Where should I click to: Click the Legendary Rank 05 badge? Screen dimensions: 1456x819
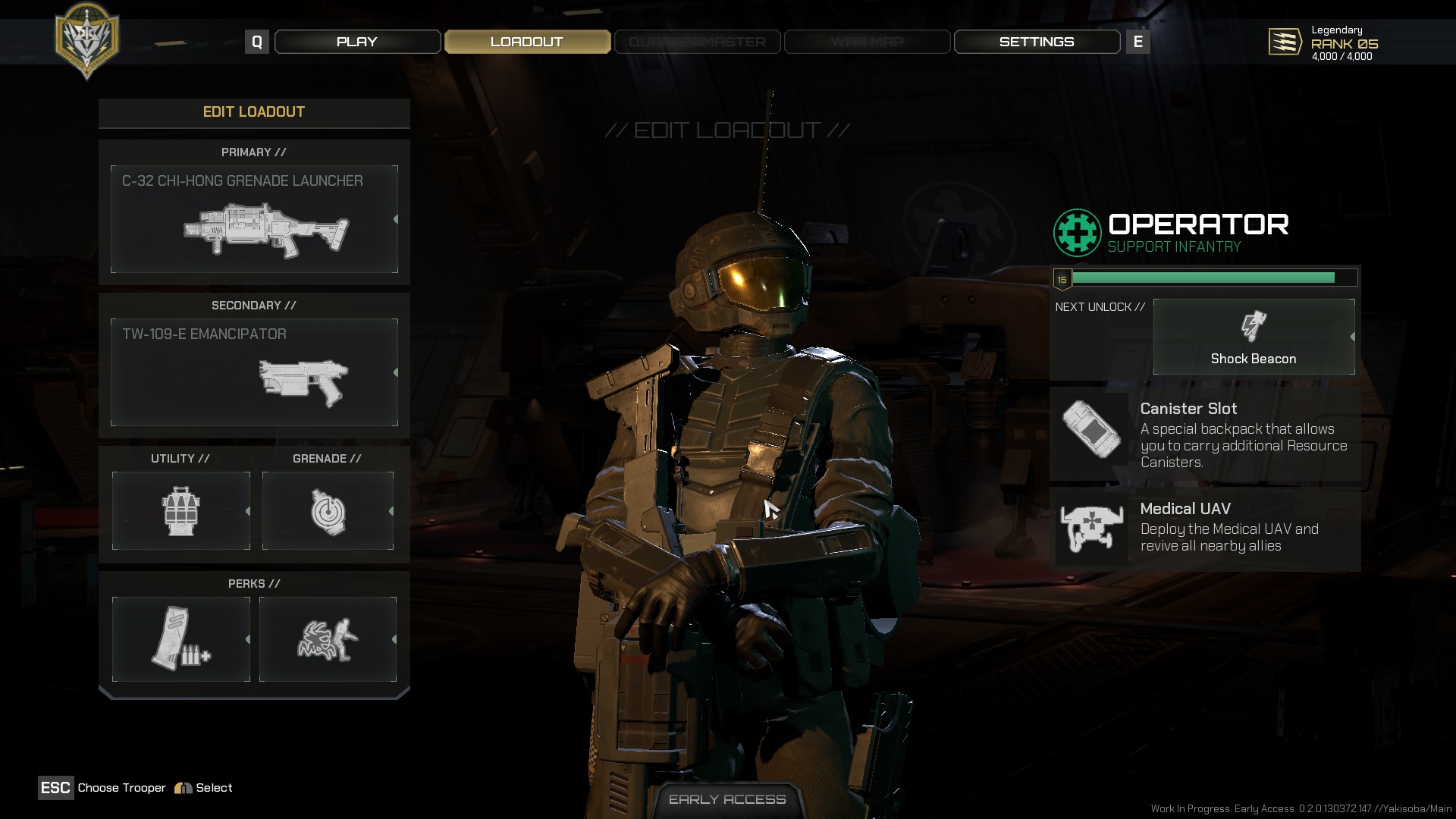pyautogui.click(x=1285, y=42)
